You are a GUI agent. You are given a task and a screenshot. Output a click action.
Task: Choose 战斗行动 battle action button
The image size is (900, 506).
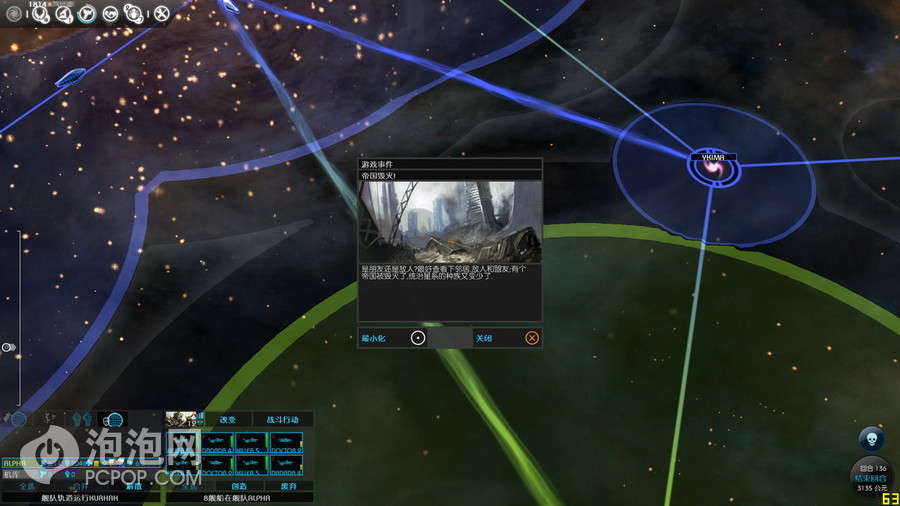(x=282, y=420)
